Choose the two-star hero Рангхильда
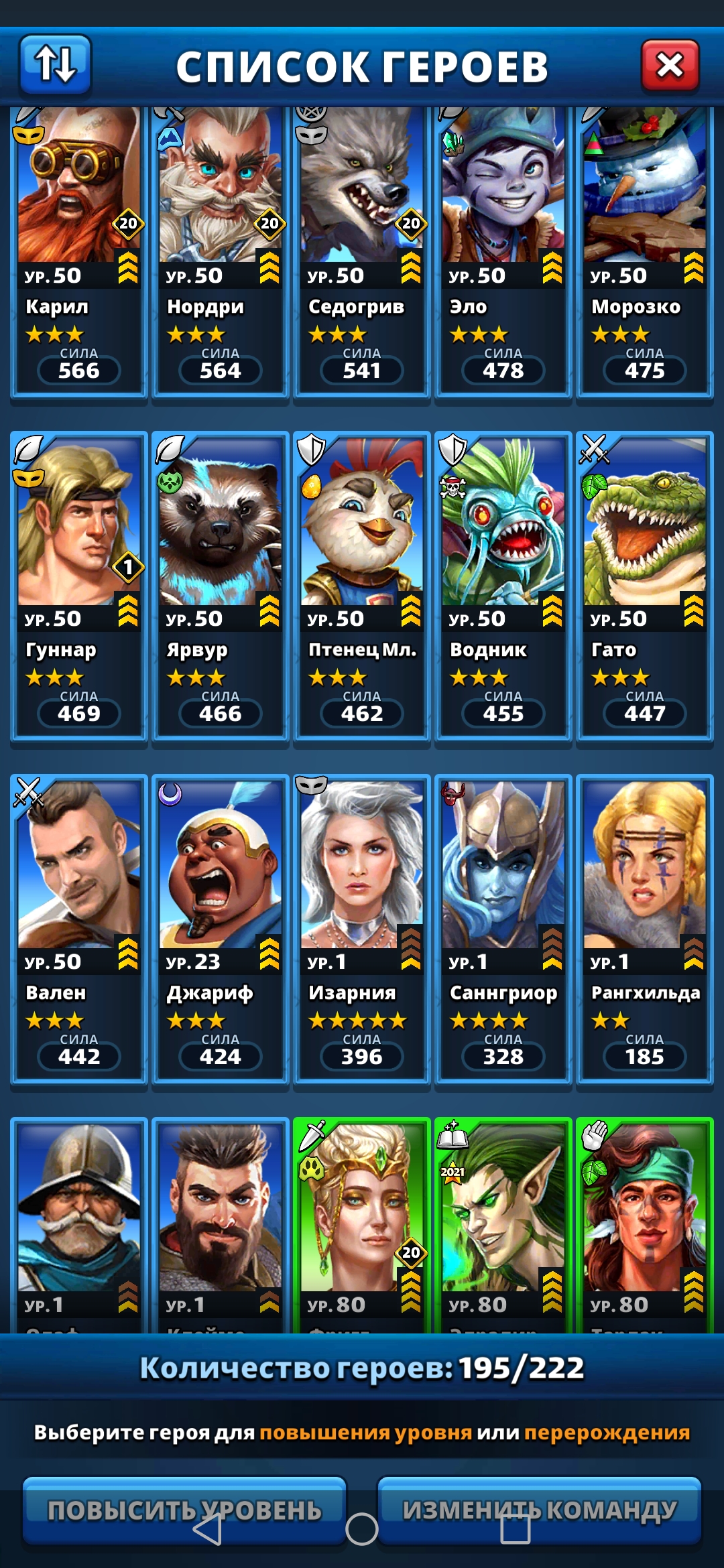724x1568 pixels. [644, 928]
